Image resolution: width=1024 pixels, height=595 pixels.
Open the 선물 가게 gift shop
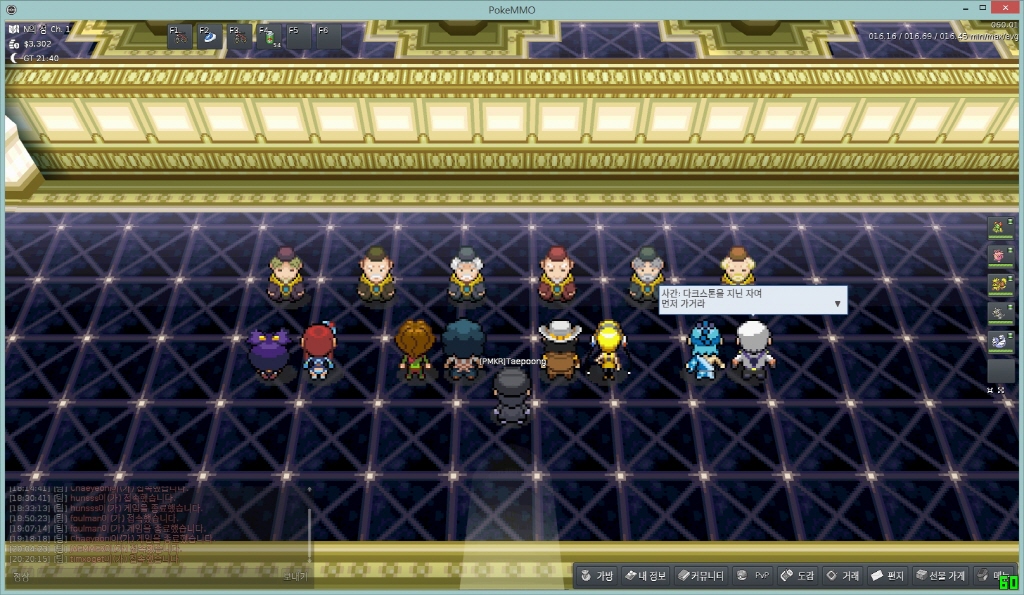[x=939, y=576]
